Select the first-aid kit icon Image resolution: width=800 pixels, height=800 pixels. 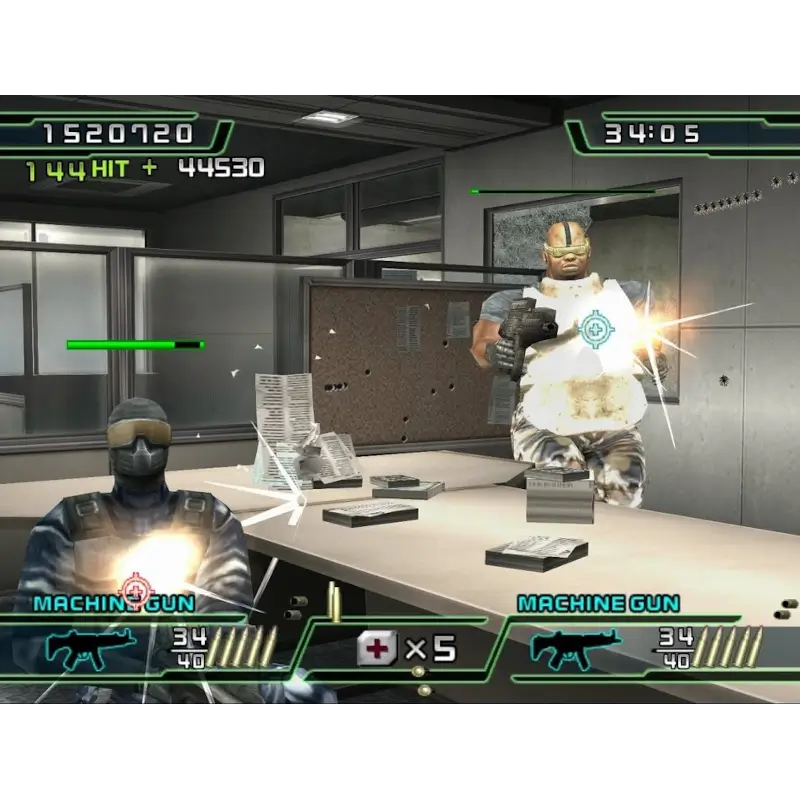click(x=378, y=649)
